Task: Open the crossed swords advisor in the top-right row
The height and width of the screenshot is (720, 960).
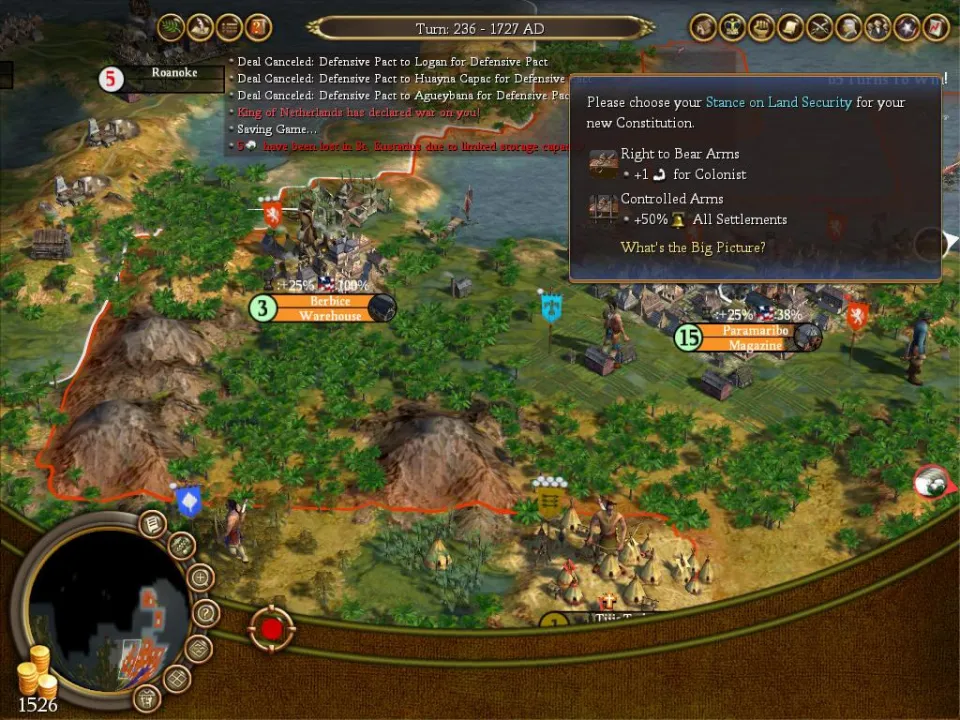Action: click(820, 28)
